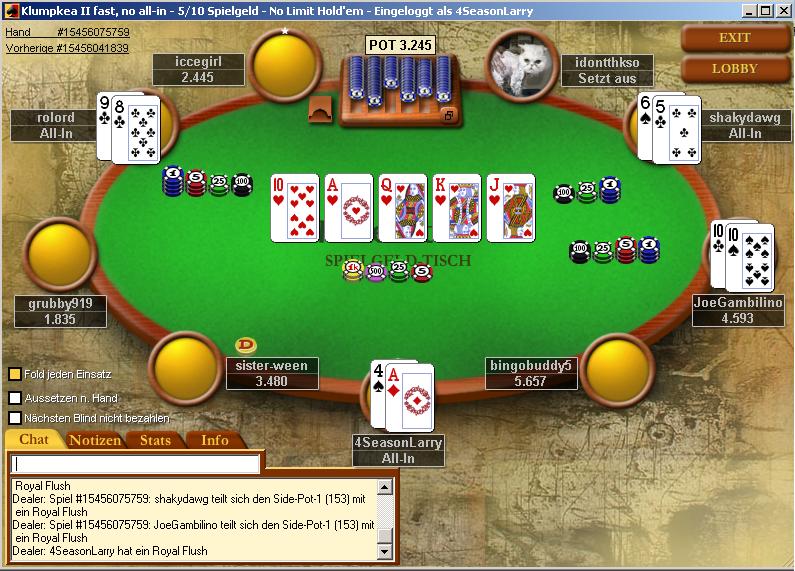Close the poker table window
The height and width of the screenshot is (571, 795).
coord(782,10)
